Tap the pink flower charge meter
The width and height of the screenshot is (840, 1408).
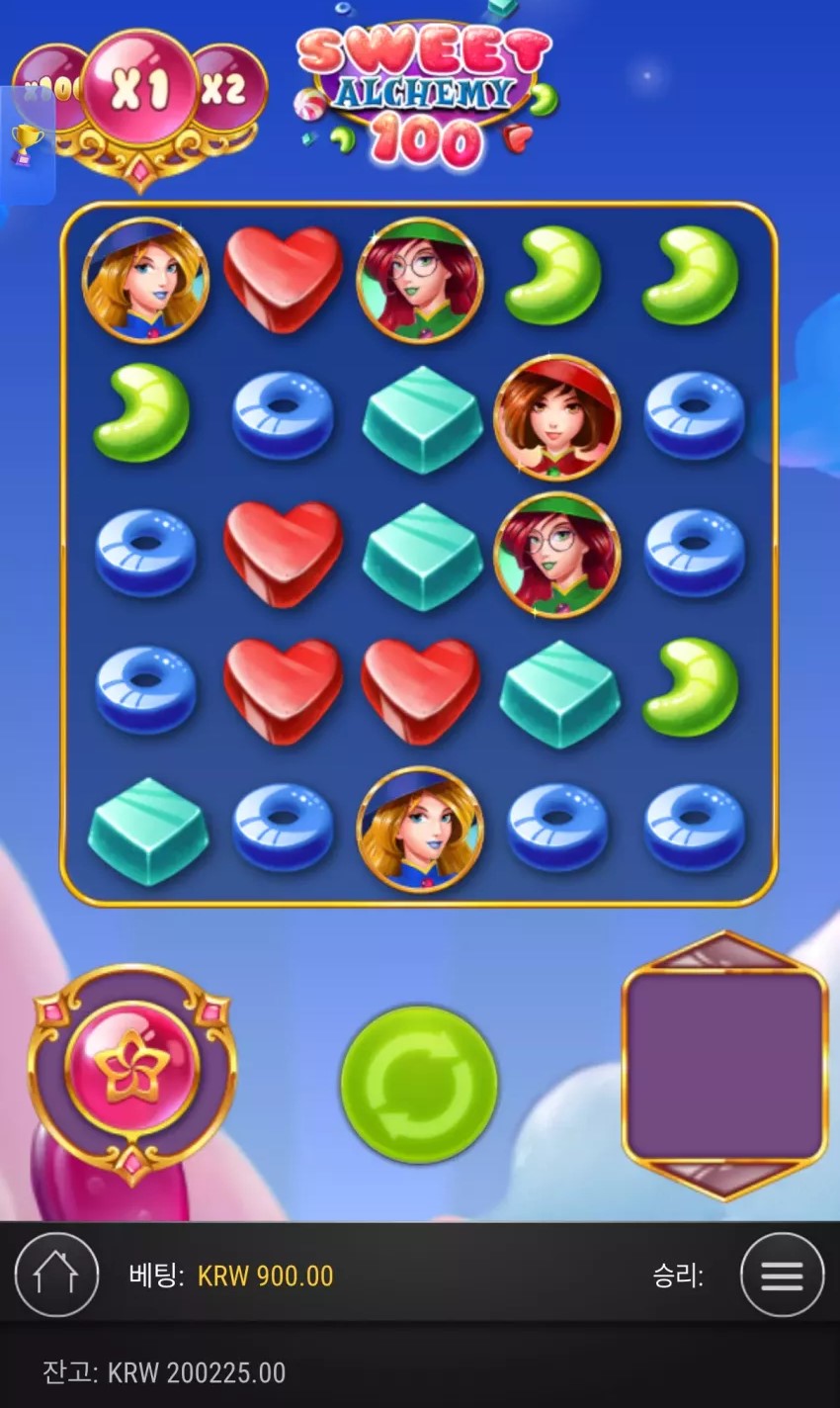coord(132,1068)
